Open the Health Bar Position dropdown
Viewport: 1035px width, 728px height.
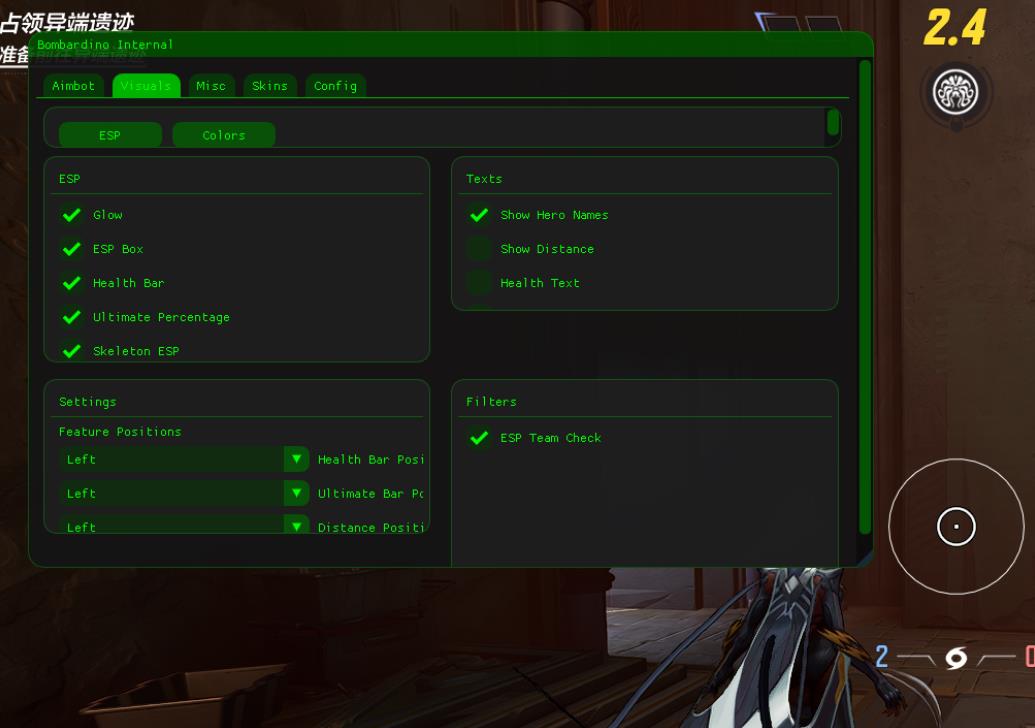point(296,459)
